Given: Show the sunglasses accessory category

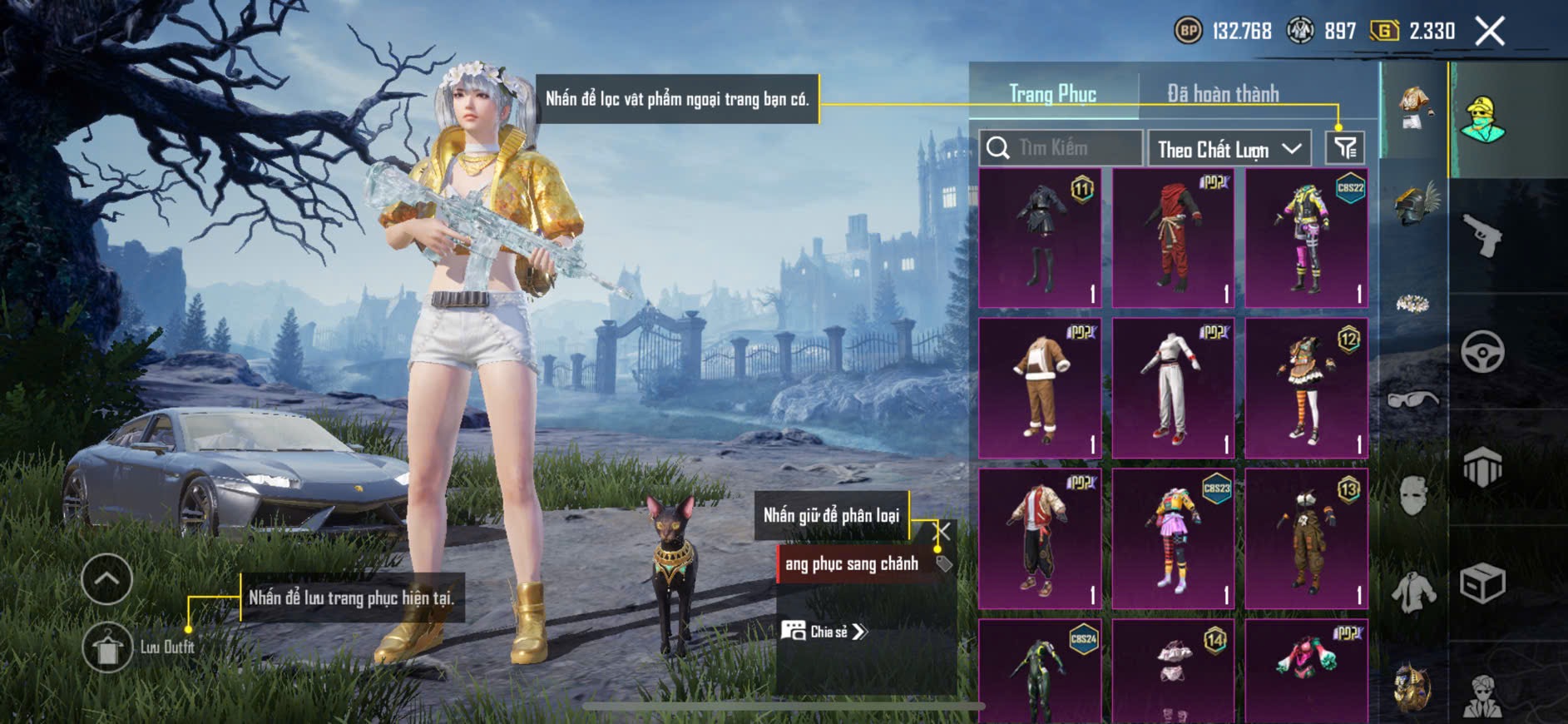Looking at the screenshot, I should pyautogui.click(x=1414, y=400).
